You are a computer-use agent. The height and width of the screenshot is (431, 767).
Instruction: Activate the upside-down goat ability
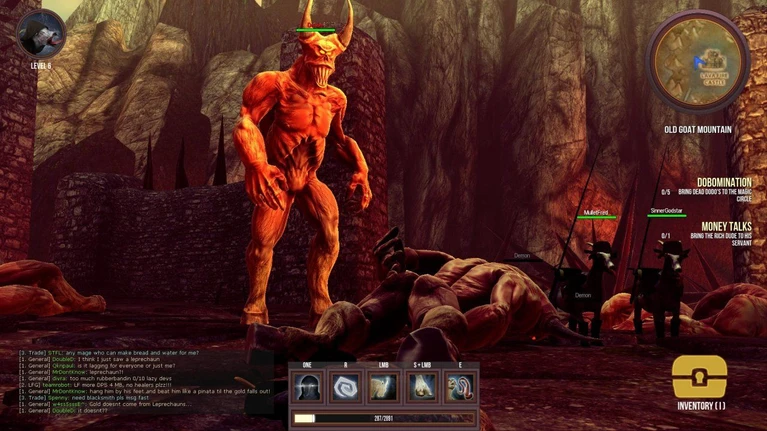pos(422,388)
